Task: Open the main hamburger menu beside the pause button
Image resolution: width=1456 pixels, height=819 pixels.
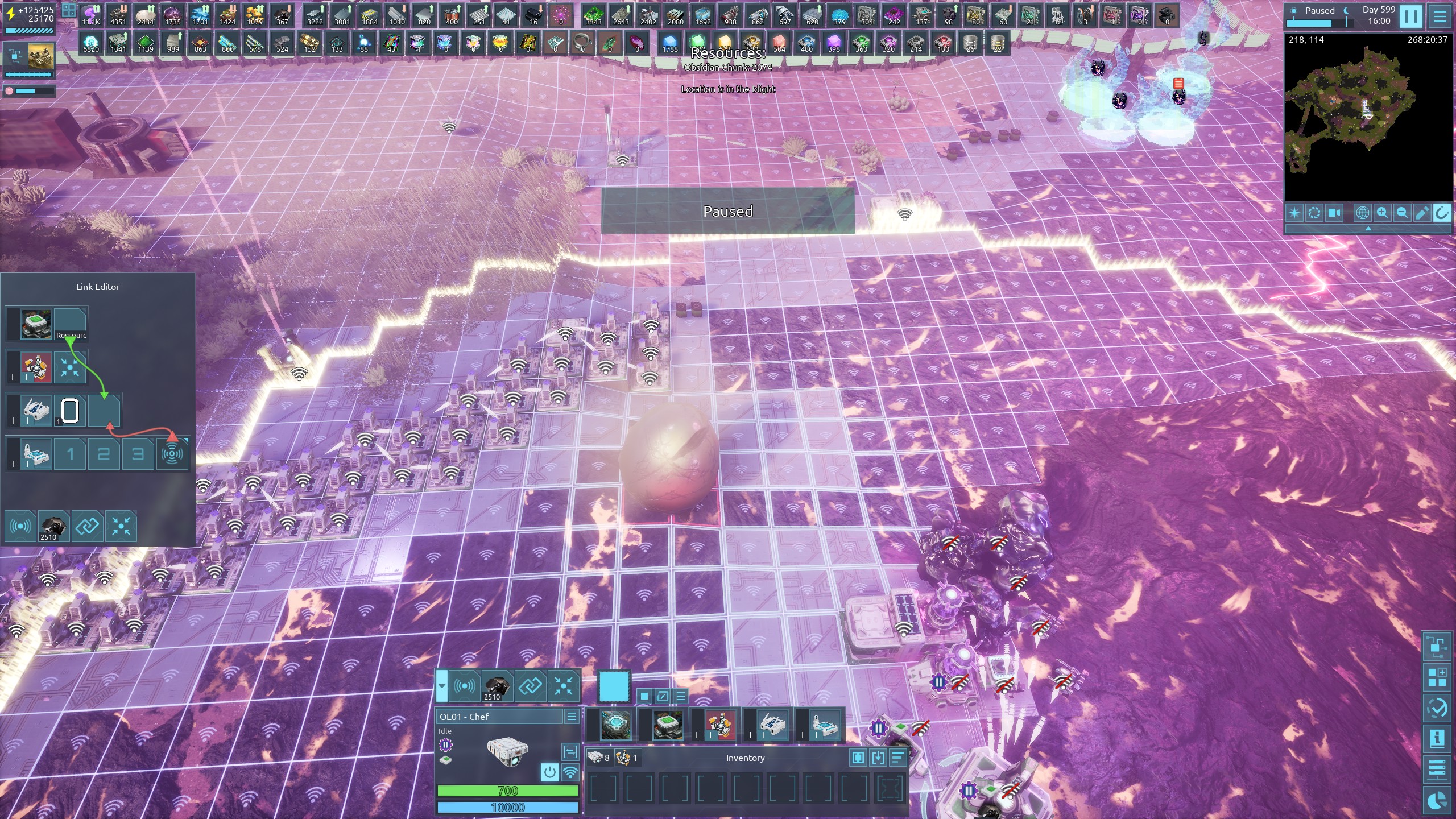Action: point(1440,16)
